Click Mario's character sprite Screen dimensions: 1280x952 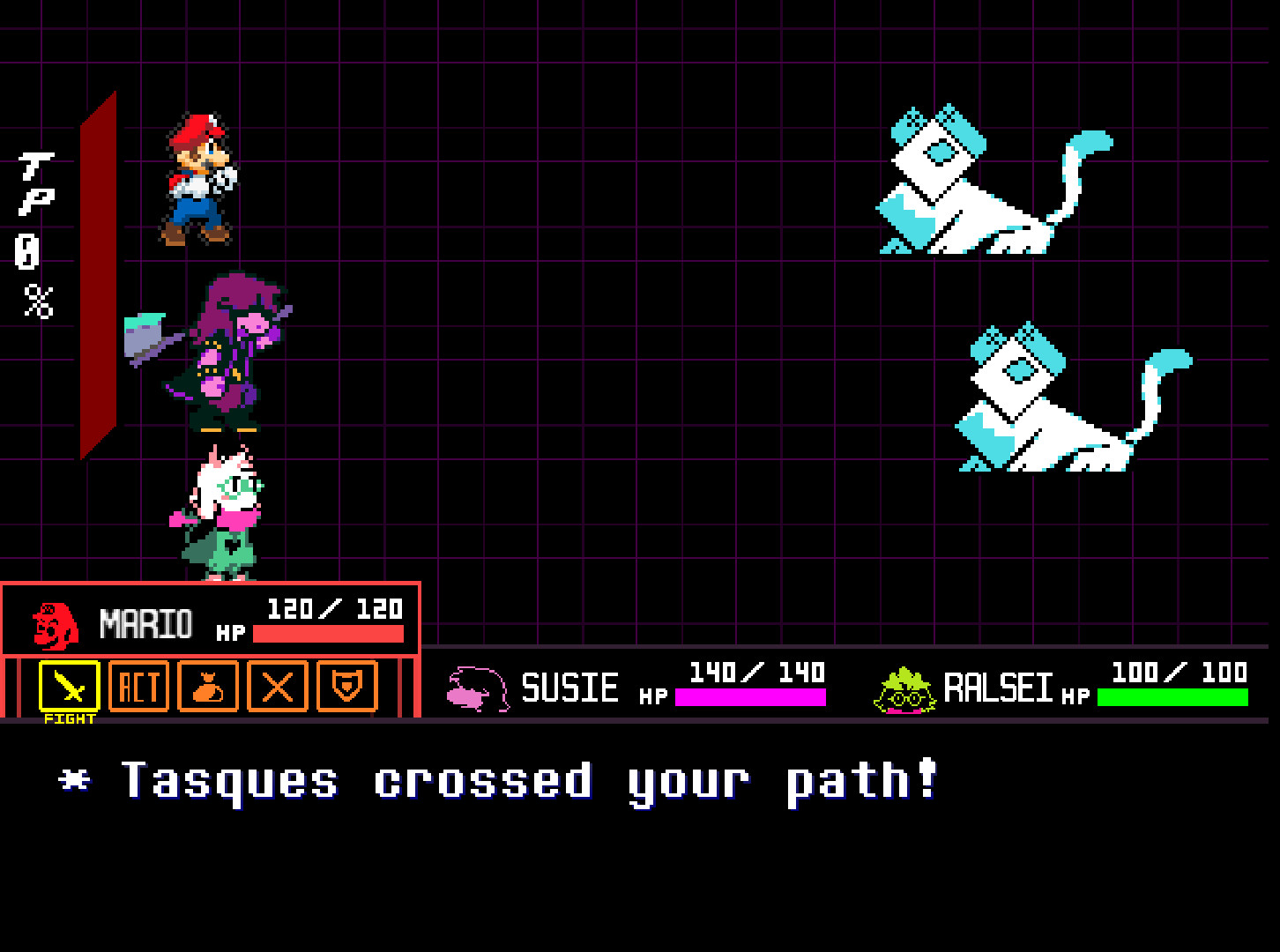[x=197, y=176]
